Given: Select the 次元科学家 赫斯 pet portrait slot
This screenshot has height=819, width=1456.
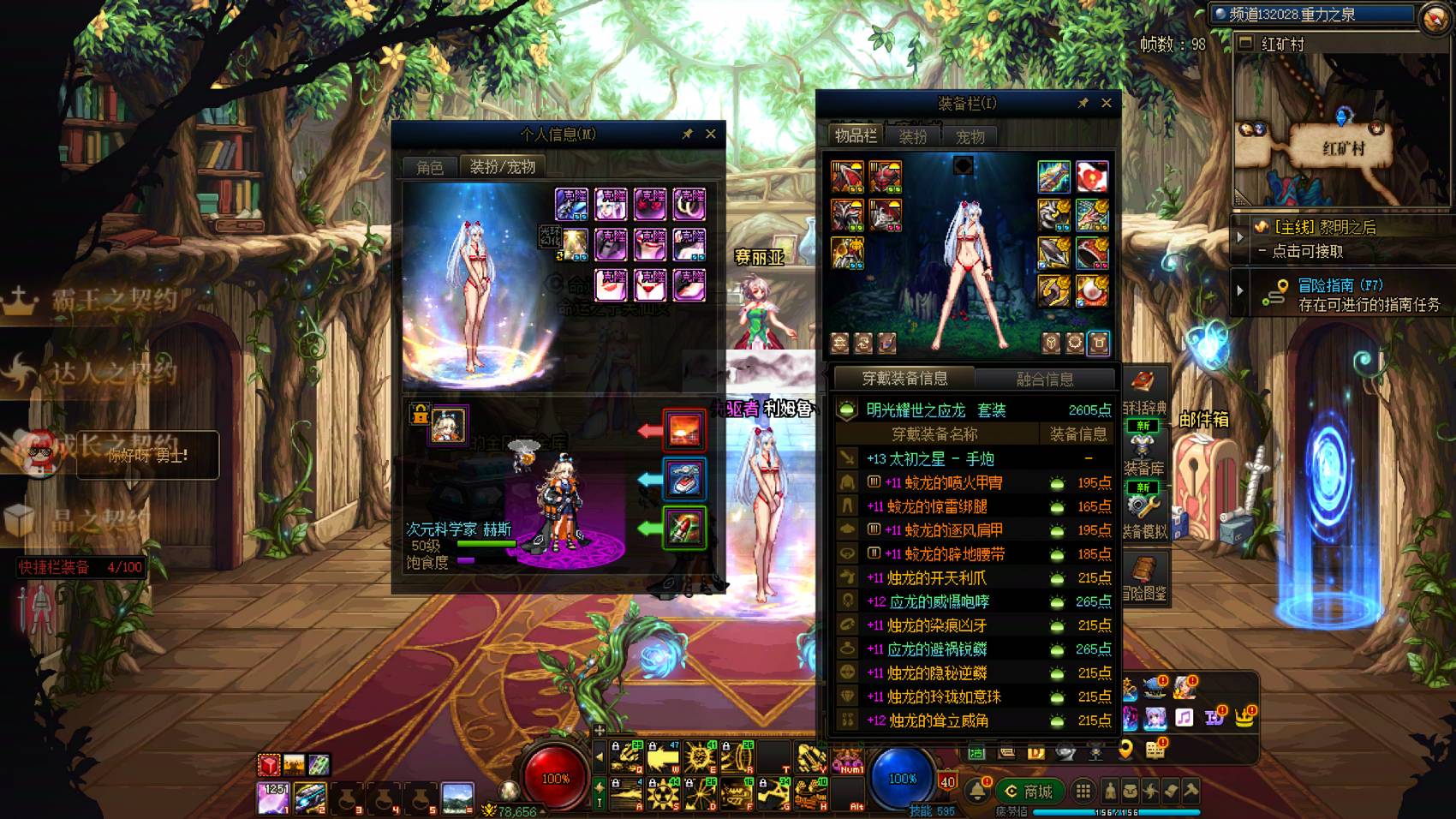Looking at the screenshot, I should coord(448,425).
